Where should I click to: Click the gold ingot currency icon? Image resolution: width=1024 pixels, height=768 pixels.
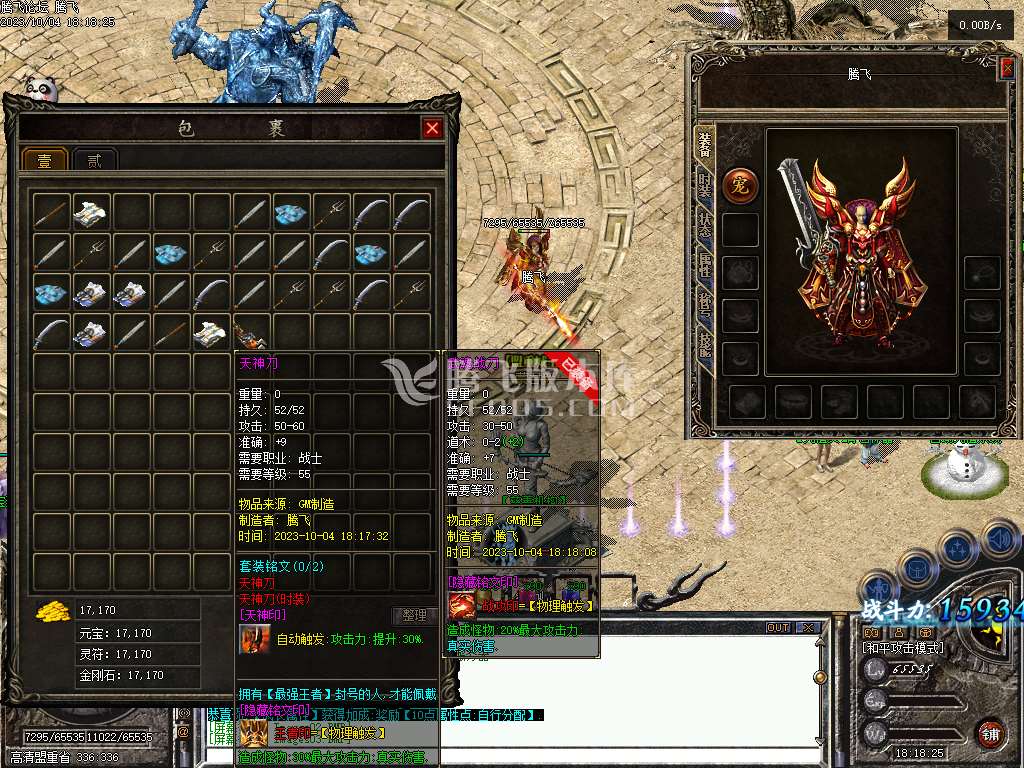pos(49,610)
